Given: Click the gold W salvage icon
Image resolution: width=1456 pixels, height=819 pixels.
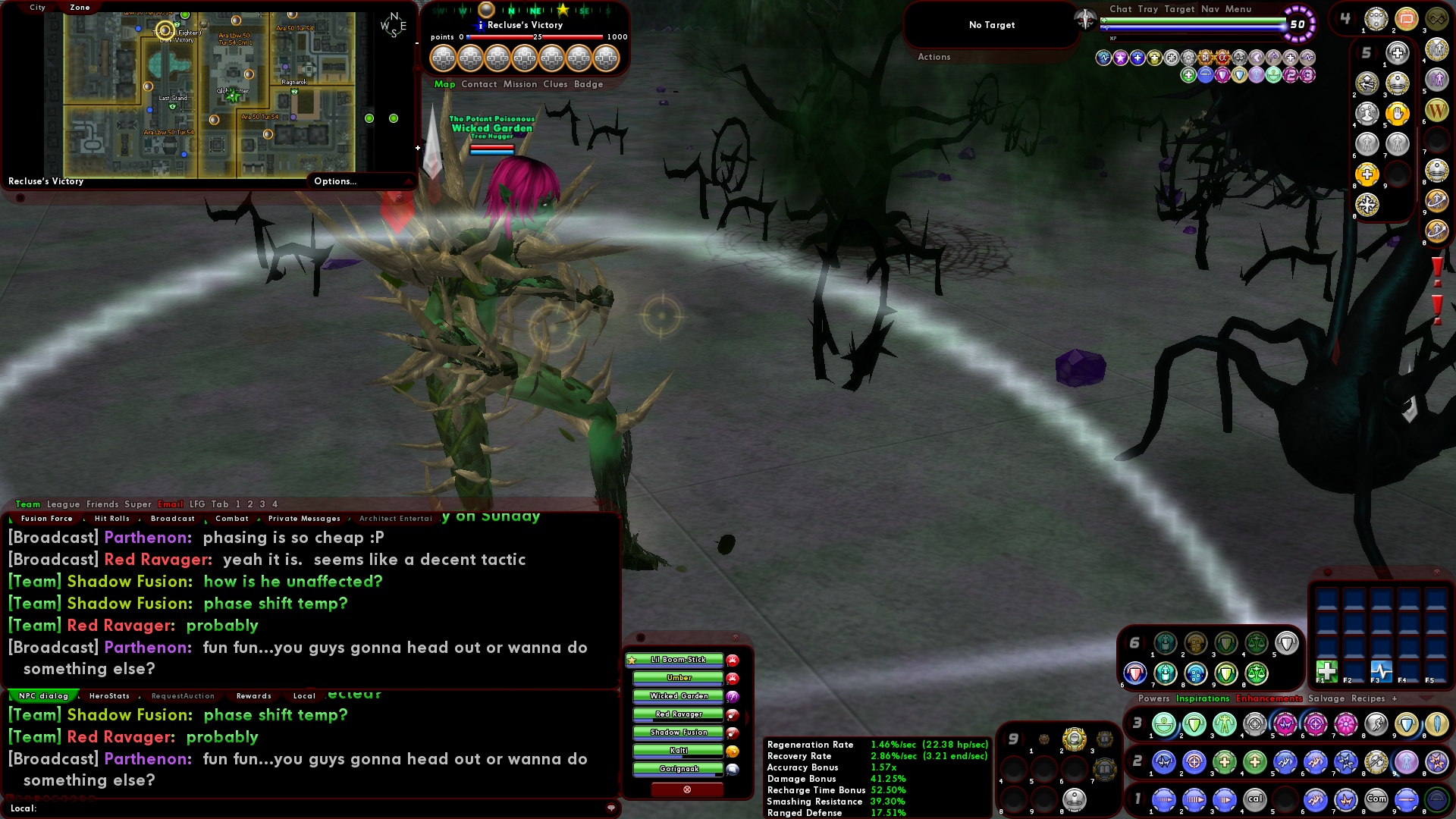Looking at the screenshot, I should 1438,110.
